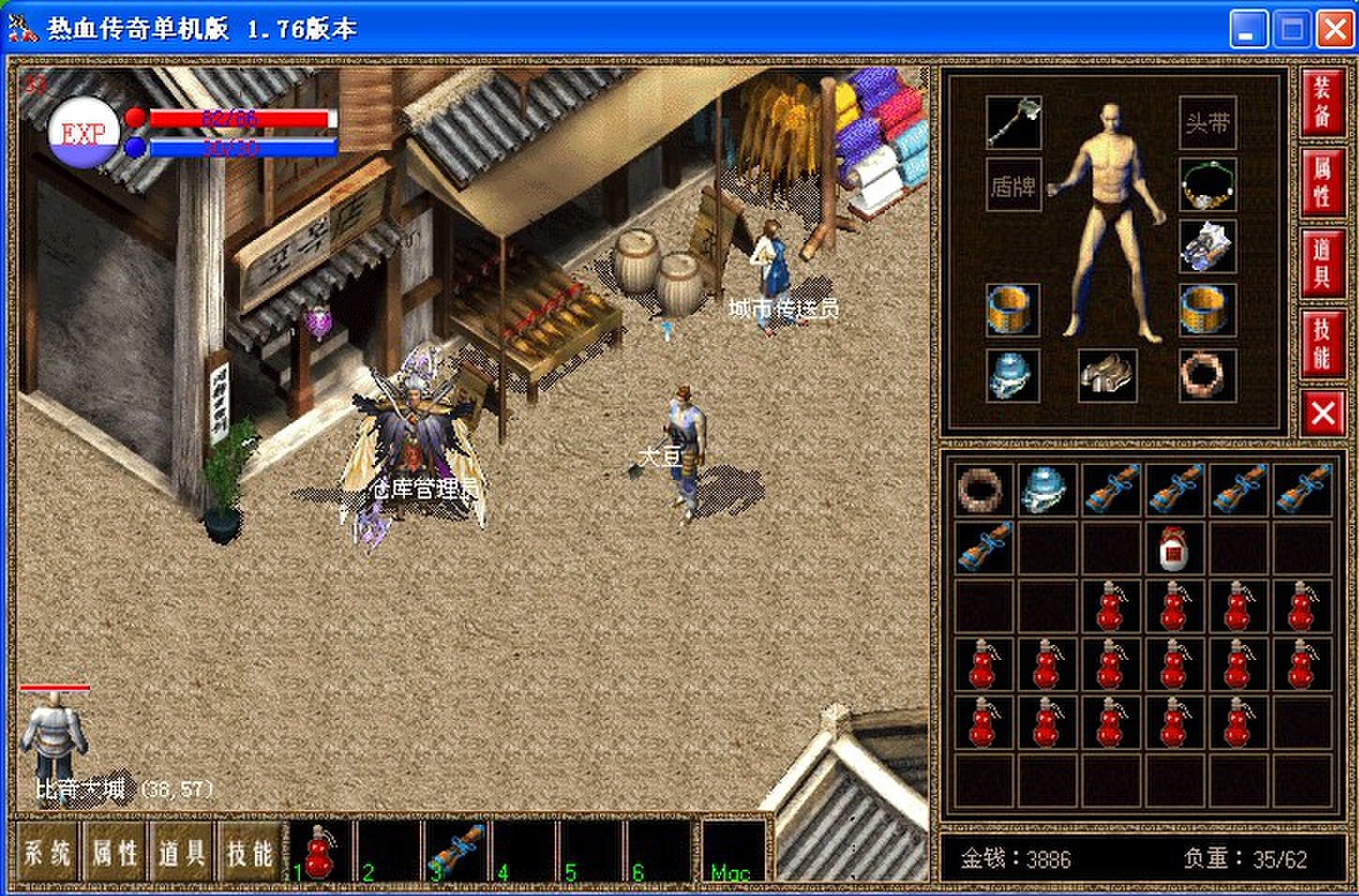
Task: Select the equipped necklace slot
Action: coord(1207,185)
